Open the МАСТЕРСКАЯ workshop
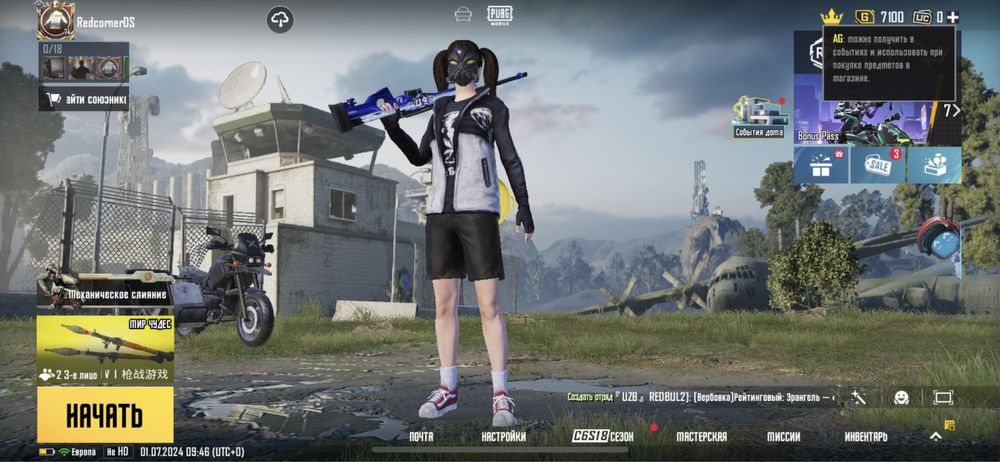 click(x=701, y=437)
